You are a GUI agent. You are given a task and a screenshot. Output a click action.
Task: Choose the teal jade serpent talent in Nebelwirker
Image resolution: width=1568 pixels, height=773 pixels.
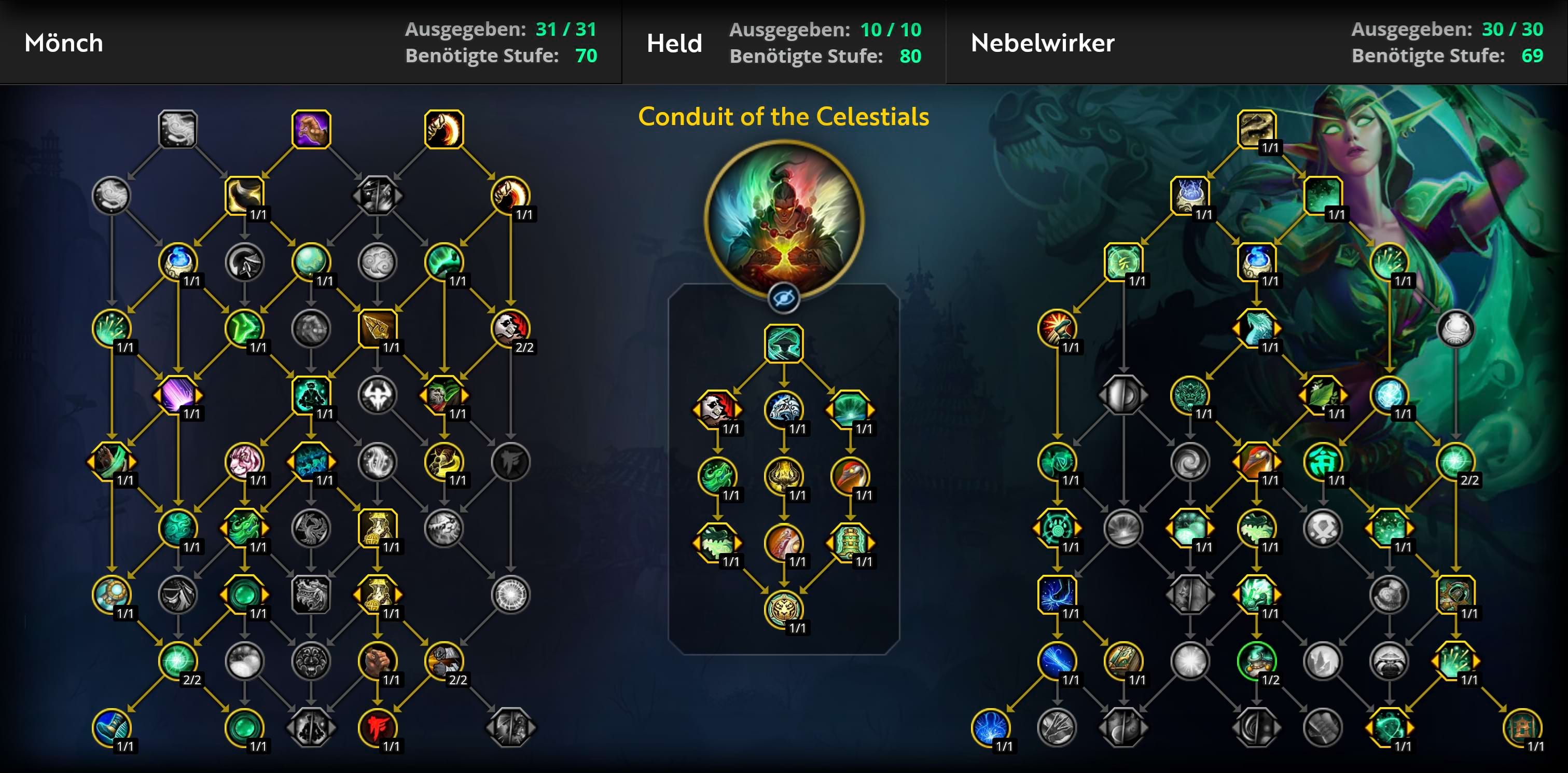[x=1256, y=329]
